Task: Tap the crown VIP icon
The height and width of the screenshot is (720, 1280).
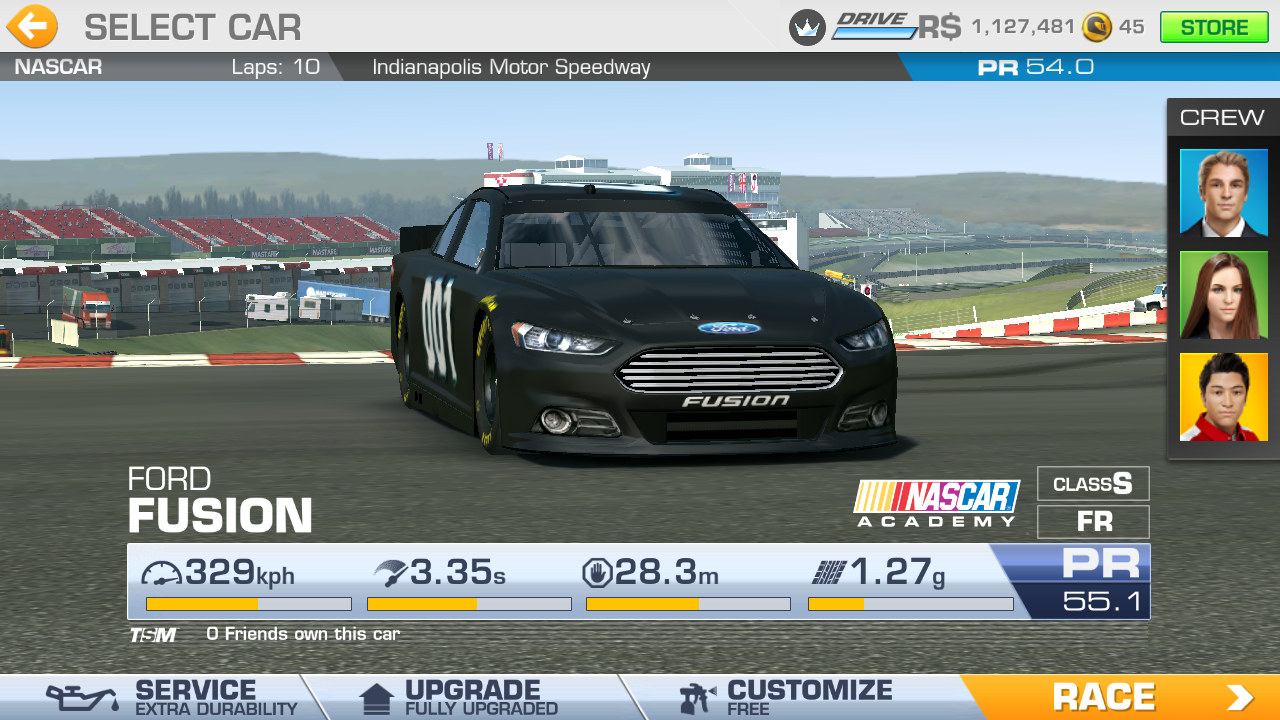Action: point(807,27)
